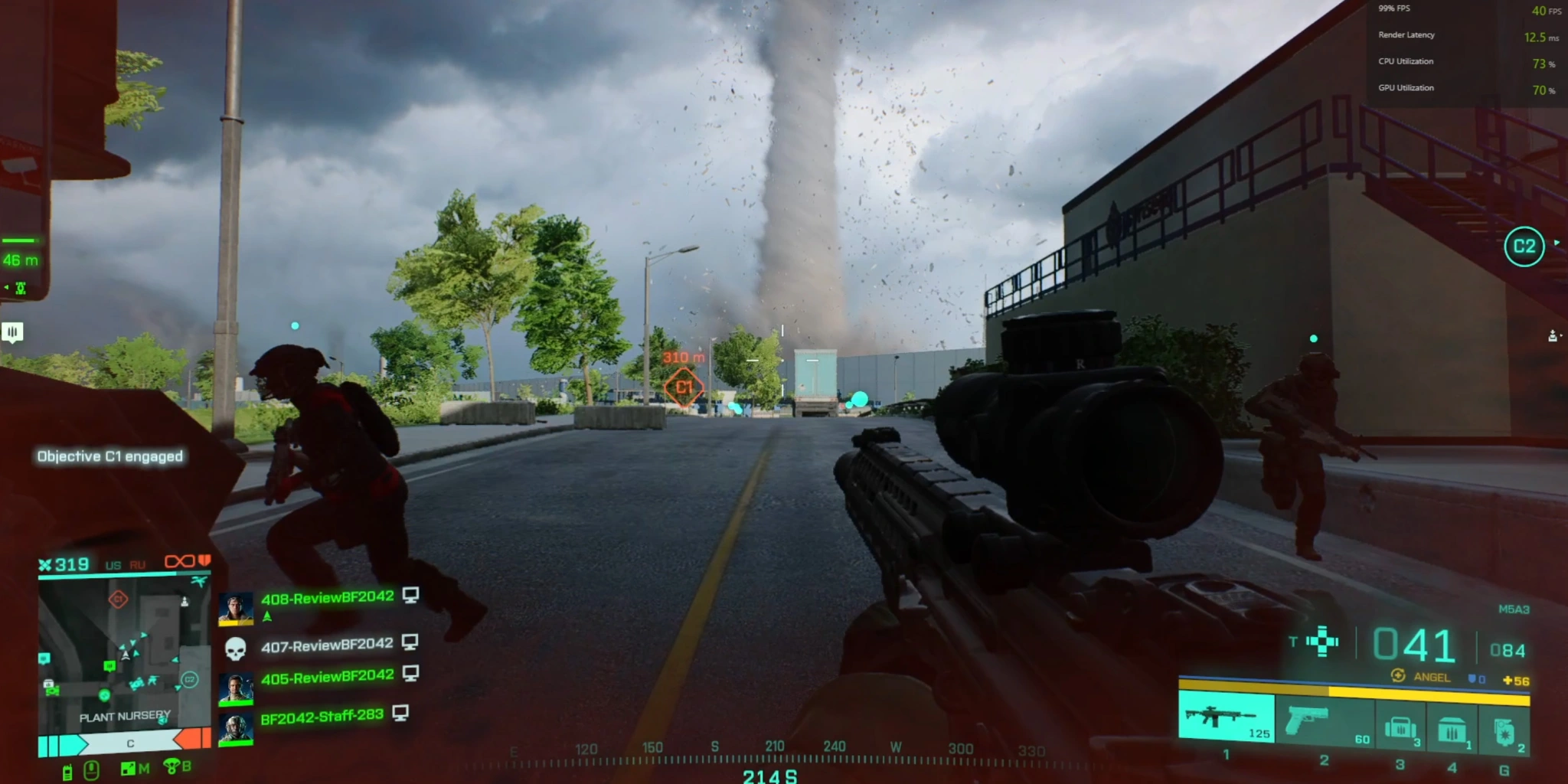Open the Plant Nursery minimap
Viewport: 1568px width, 784px height.
pos(124,652)
